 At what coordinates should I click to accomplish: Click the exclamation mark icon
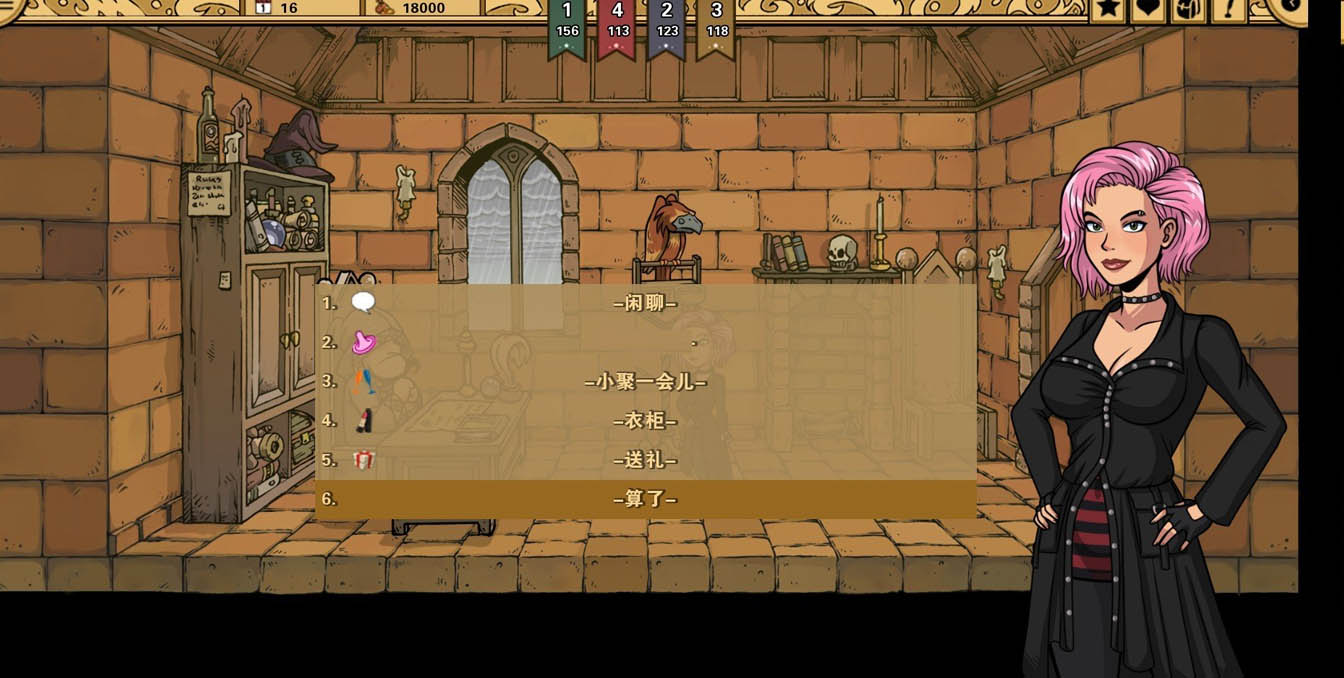1228,9
